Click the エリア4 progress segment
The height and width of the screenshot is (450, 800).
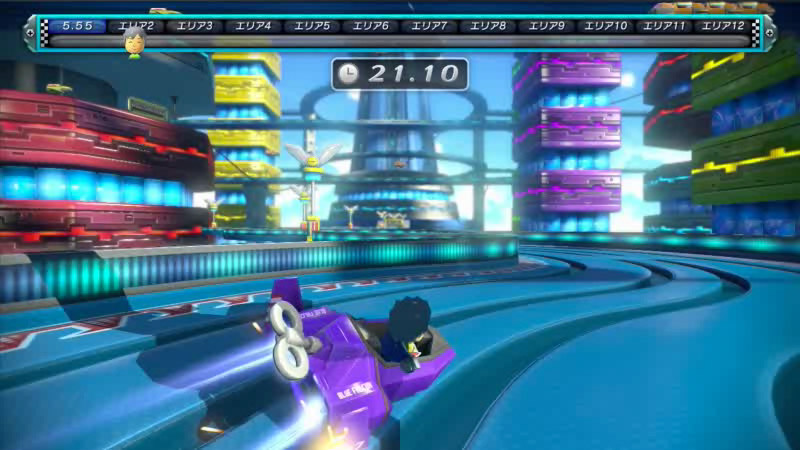coord(252,25)
